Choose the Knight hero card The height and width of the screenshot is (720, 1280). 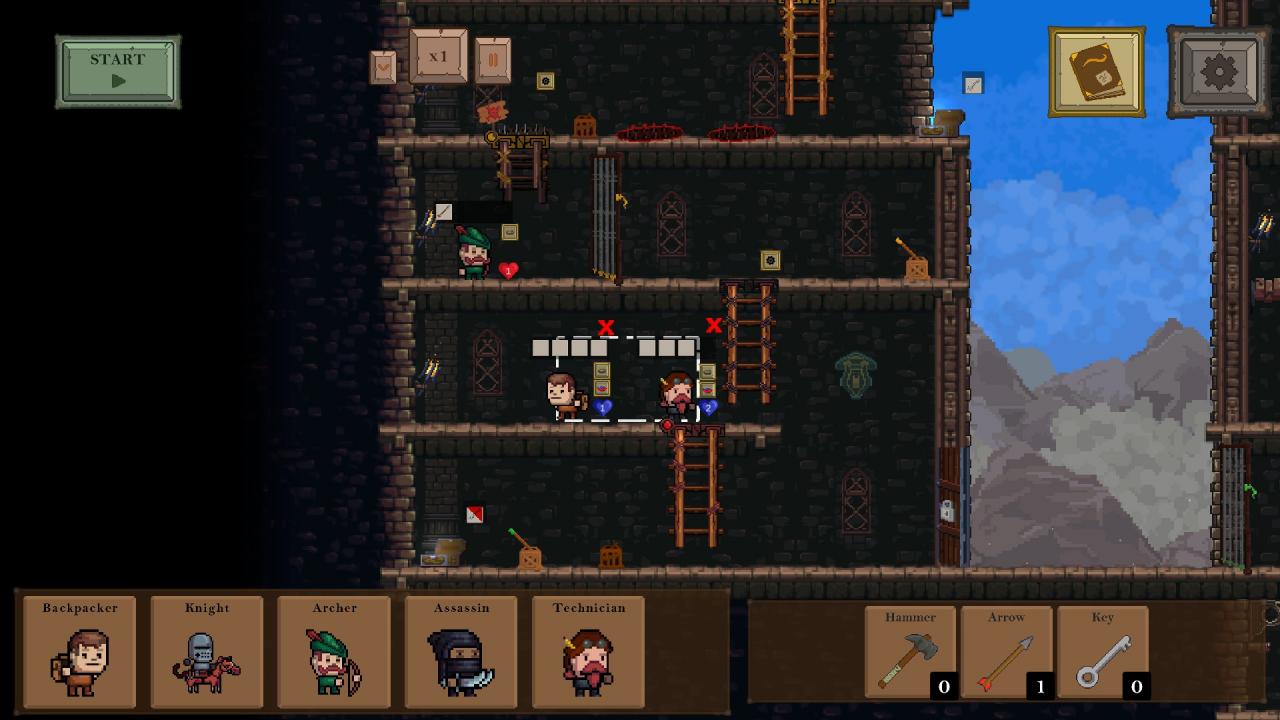pos(207,652)
